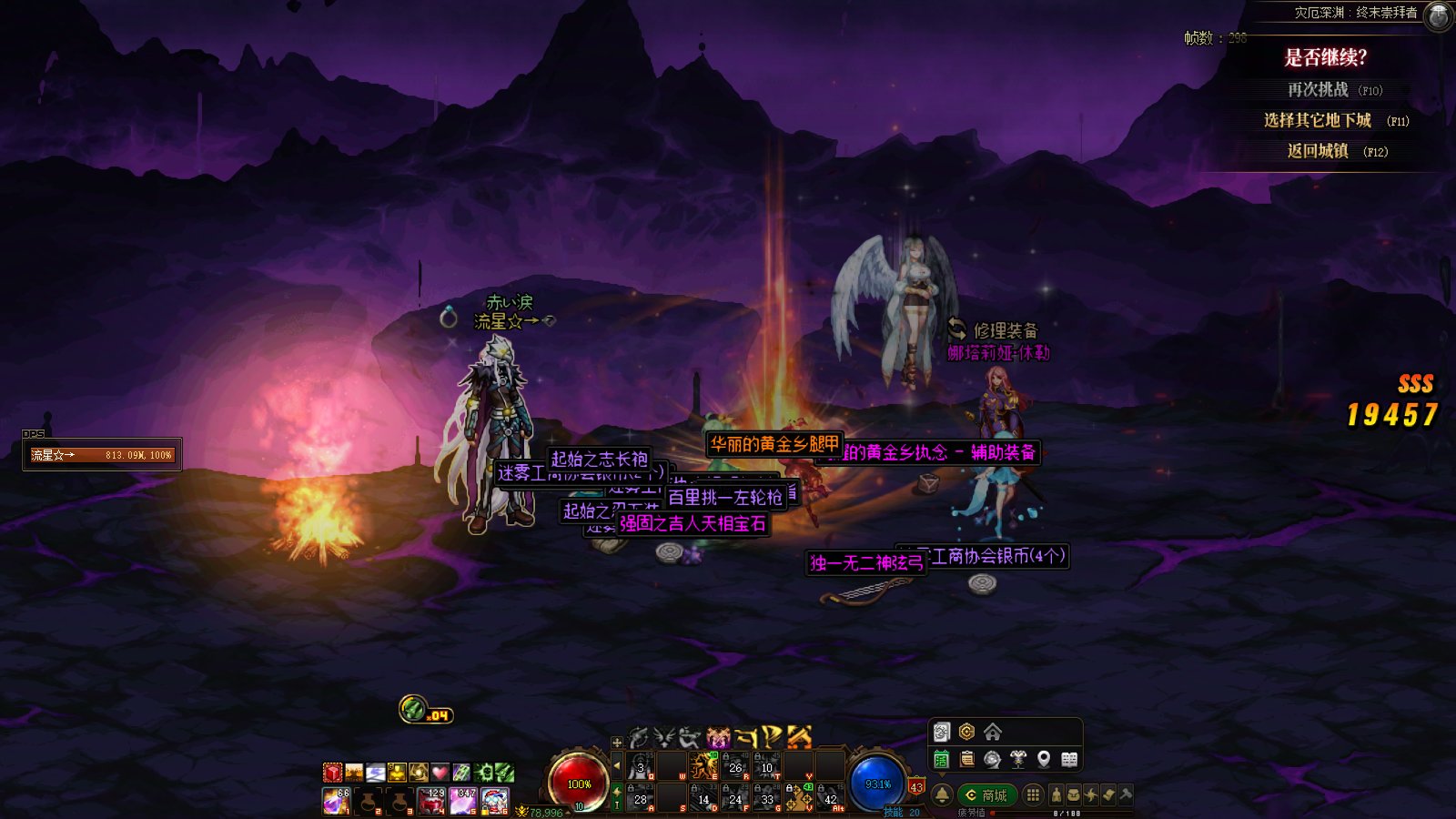Open the hammer icon menu
1456x819 pixels.
1126,795
